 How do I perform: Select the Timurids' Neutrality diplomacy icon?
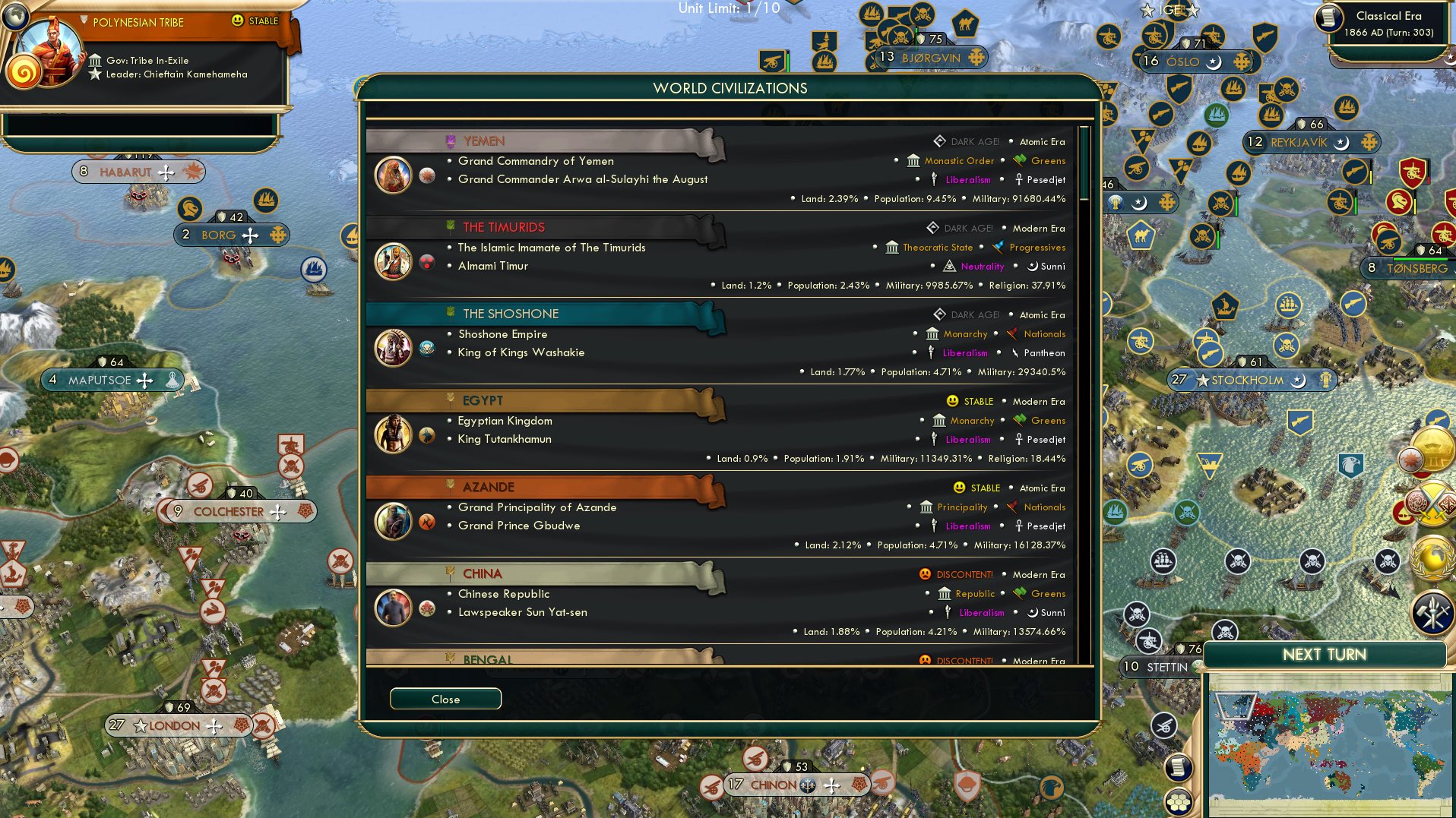pos(948,267)
